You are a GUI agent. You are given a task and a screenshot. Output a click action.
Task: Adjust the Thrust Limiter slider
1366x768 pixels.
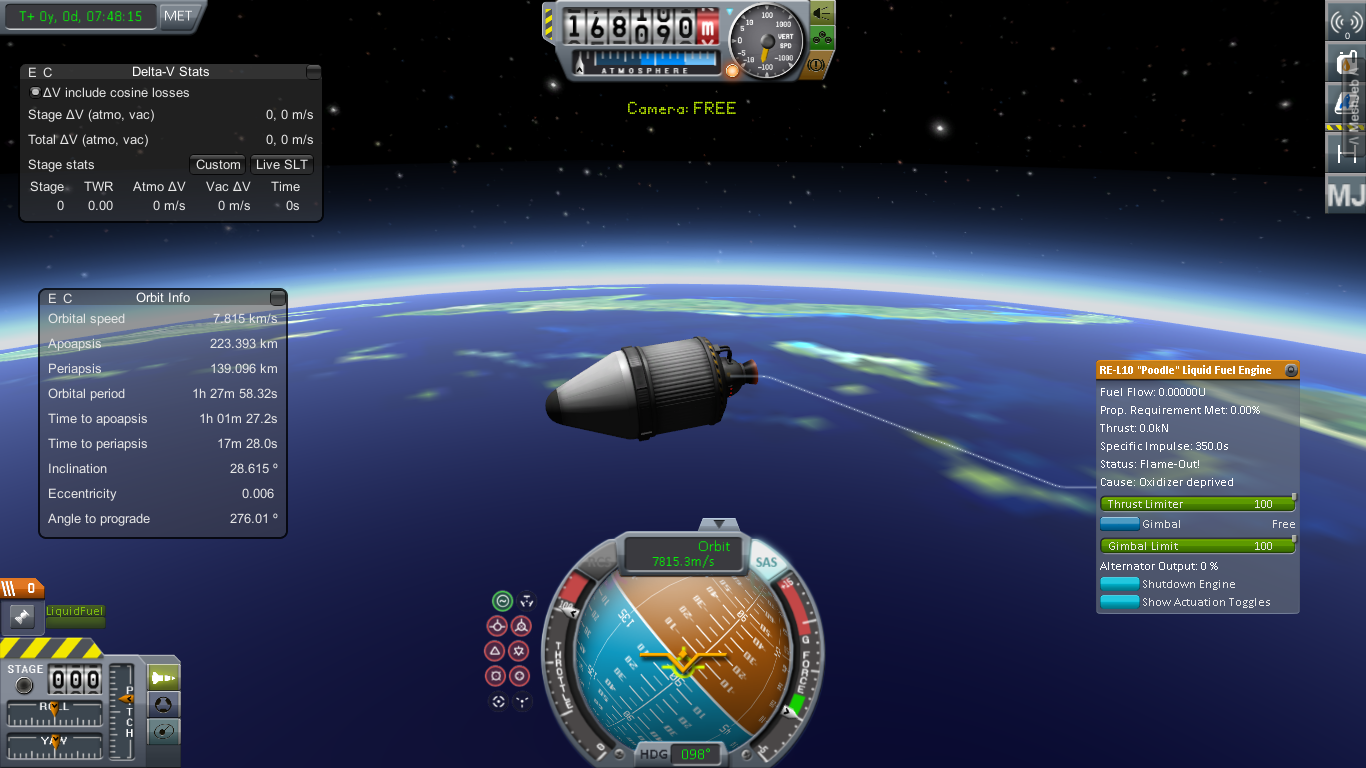click(x=1197, y=504)
